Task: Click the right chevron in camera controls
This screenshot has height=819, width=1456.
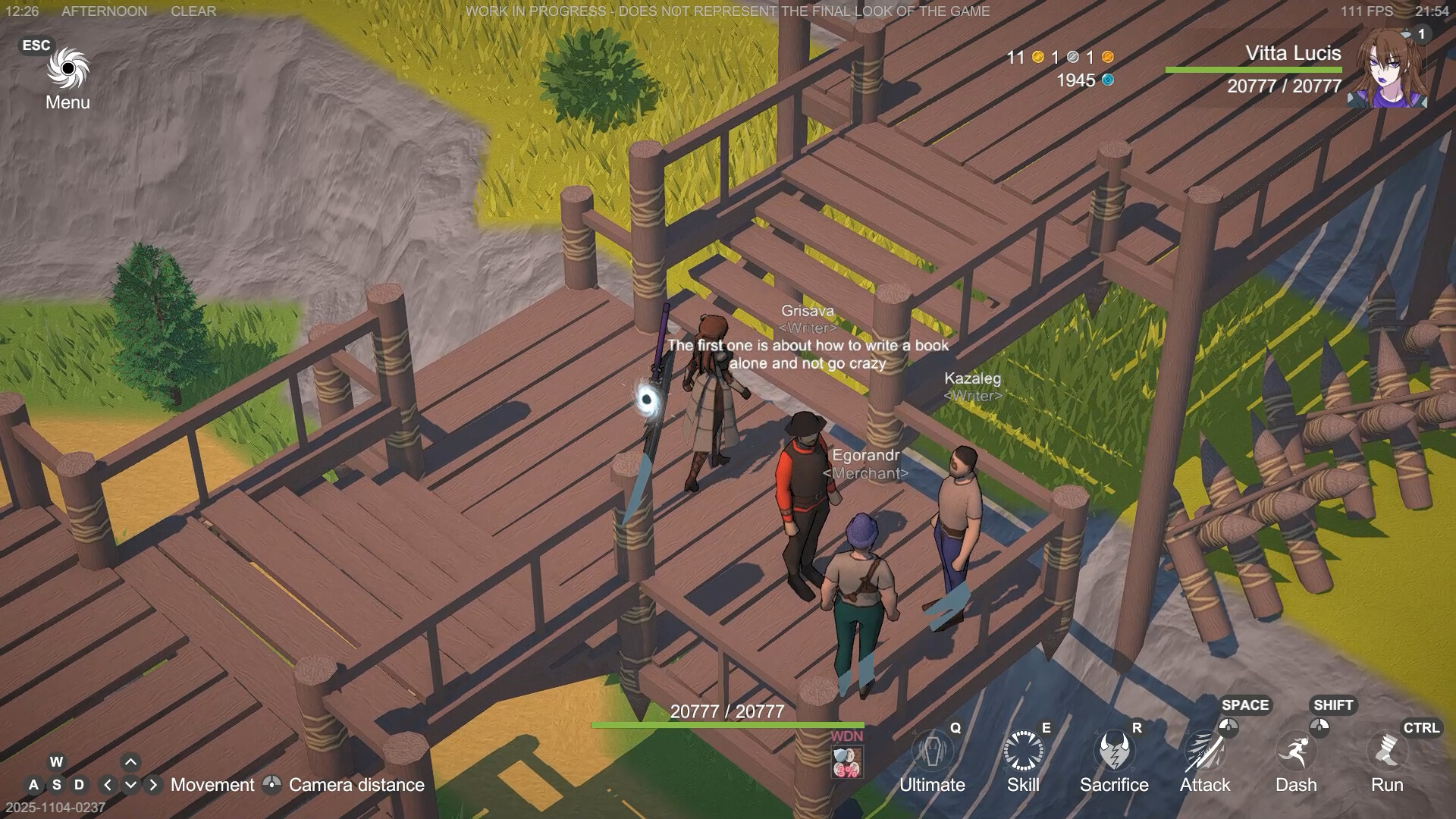Action: 152,785
